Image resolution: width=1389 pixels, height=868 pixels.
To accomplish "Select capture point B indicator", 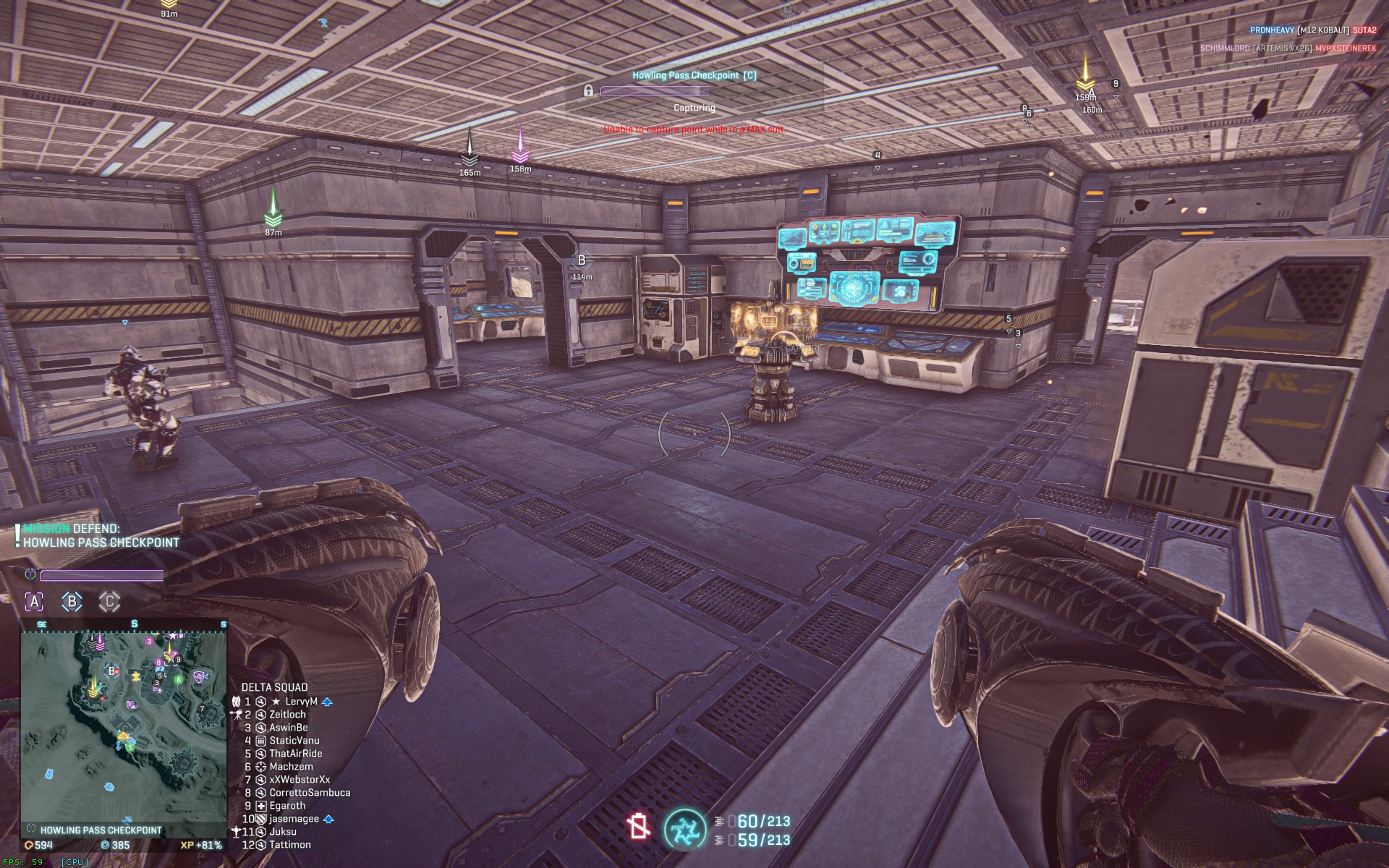I will pyautogui.click(x=72, y=601).
